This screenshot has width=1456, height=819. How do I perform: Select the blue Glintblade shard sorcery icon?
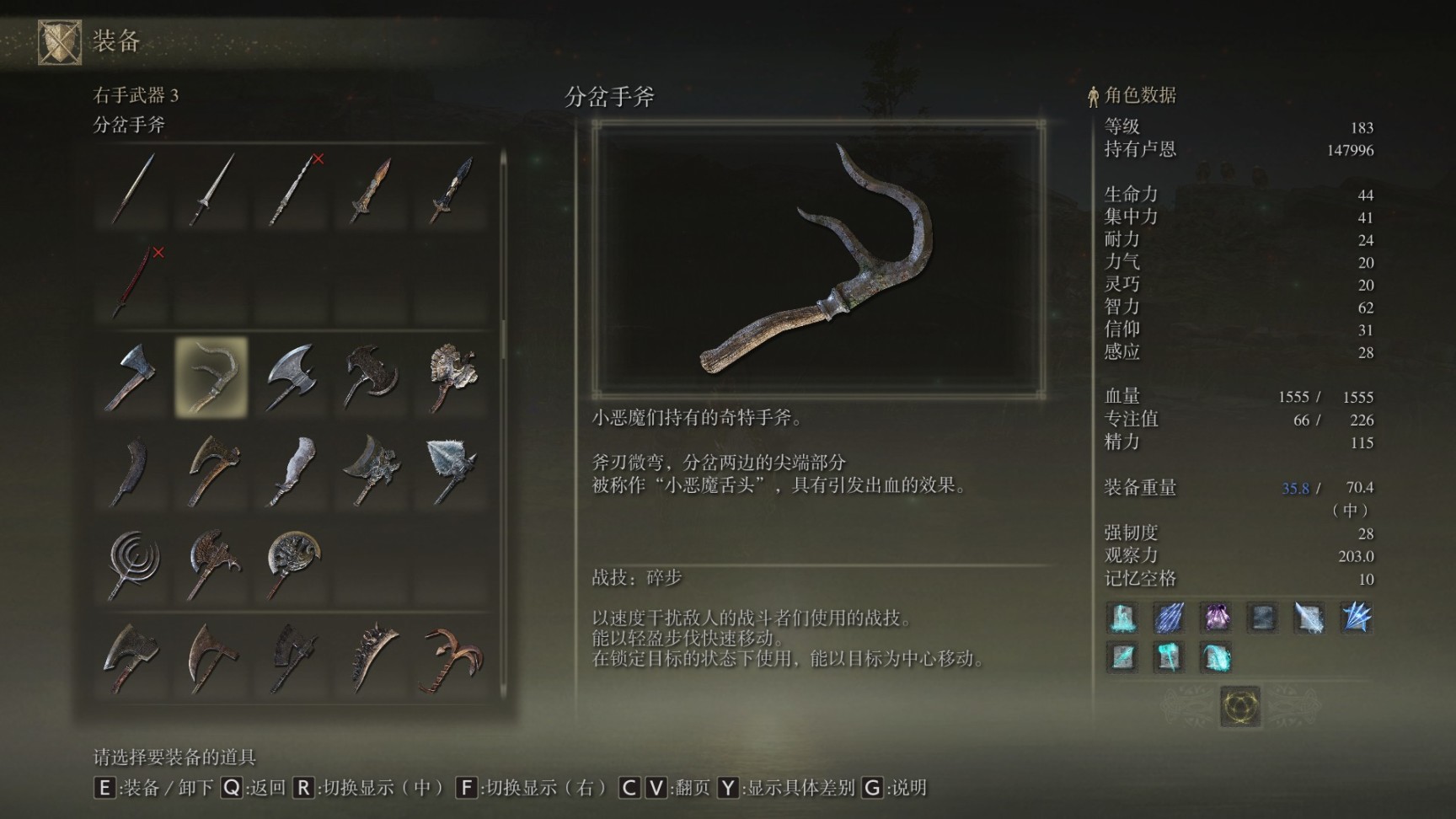tap(1170, 618)
